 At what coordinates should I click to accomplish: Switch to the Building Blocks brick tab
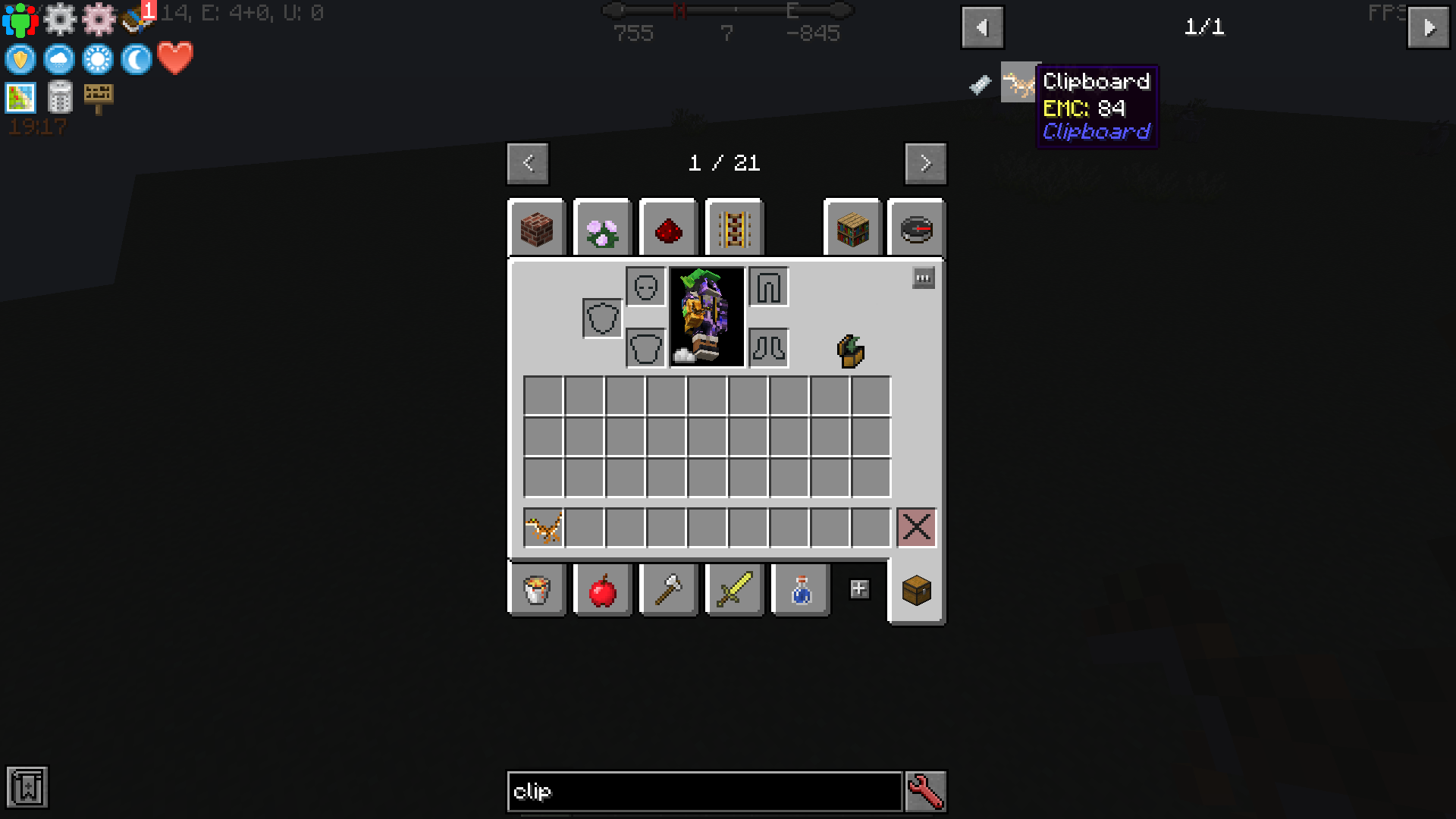click(537, 228)
